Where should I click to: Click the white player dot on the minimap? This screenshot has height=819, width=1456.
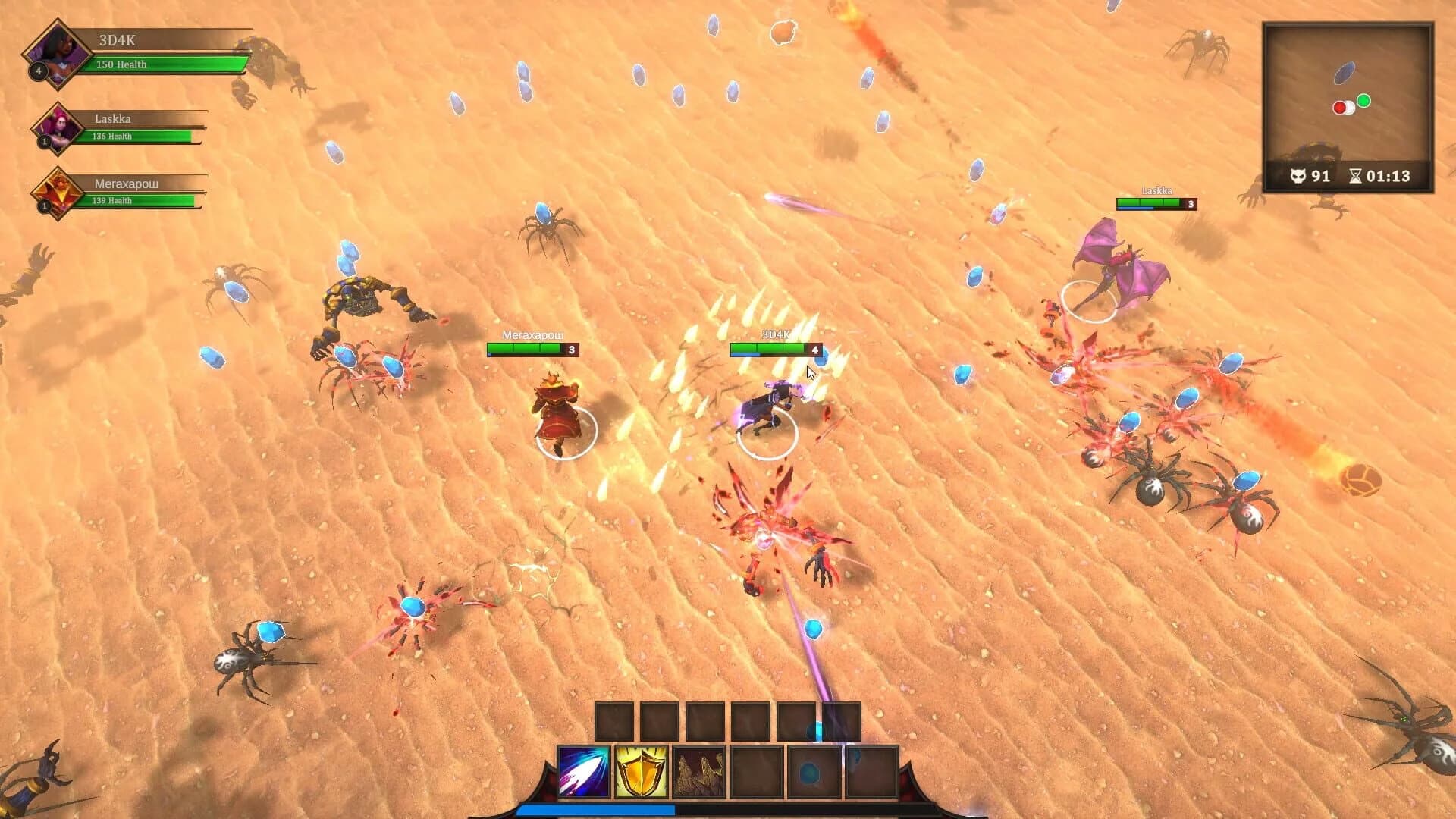(1348, 108)
